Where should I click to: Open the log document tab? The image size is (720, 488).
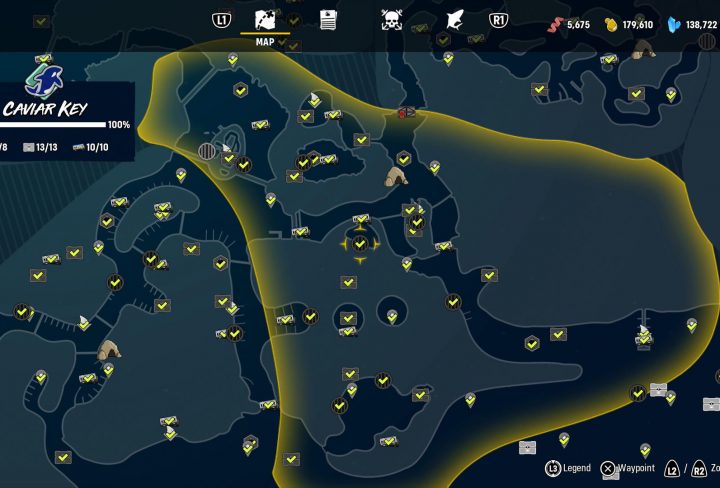point(328,19)
